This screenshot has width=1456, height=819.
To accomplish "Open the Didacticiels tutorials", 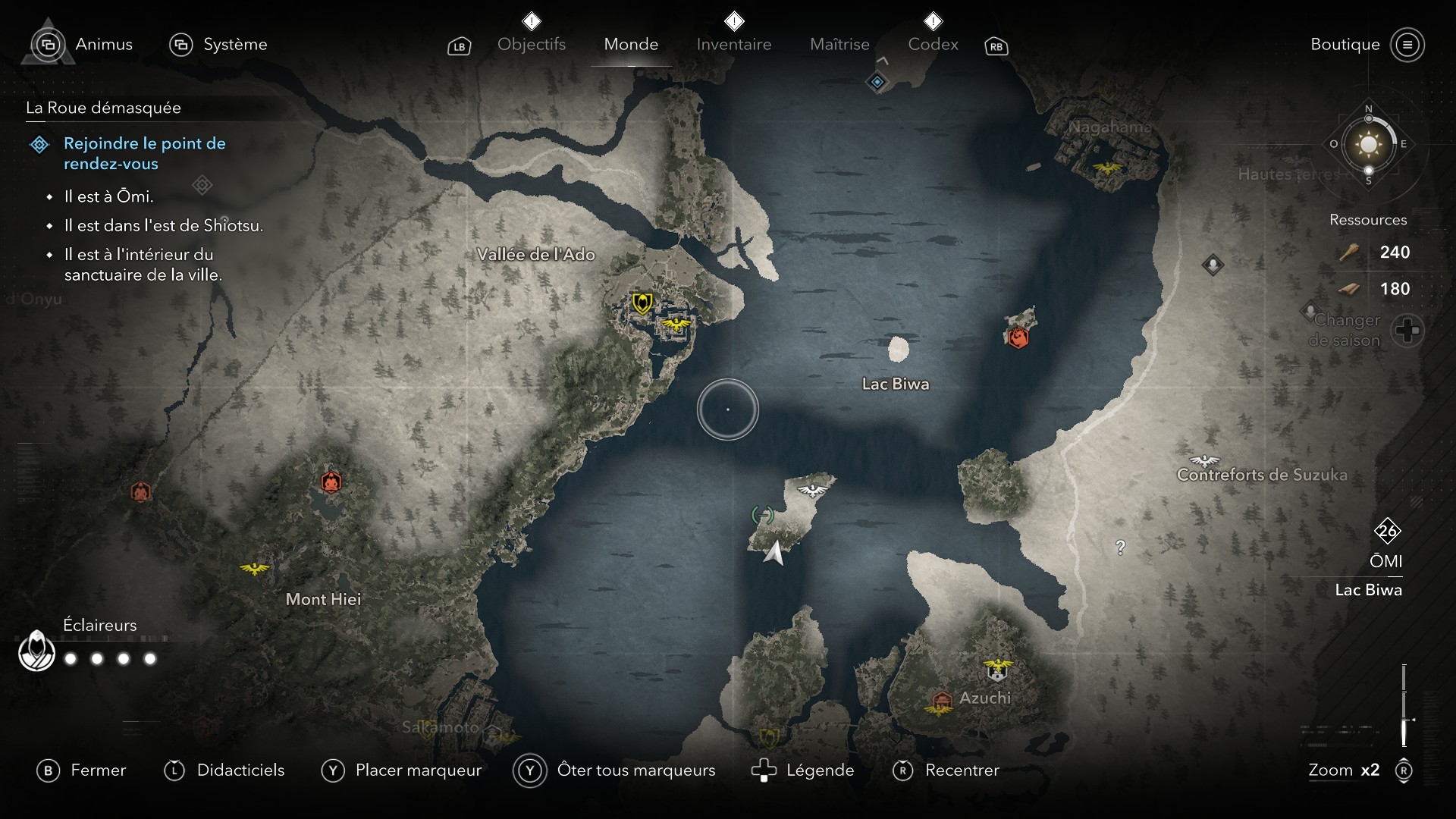I will pos(224,770).
